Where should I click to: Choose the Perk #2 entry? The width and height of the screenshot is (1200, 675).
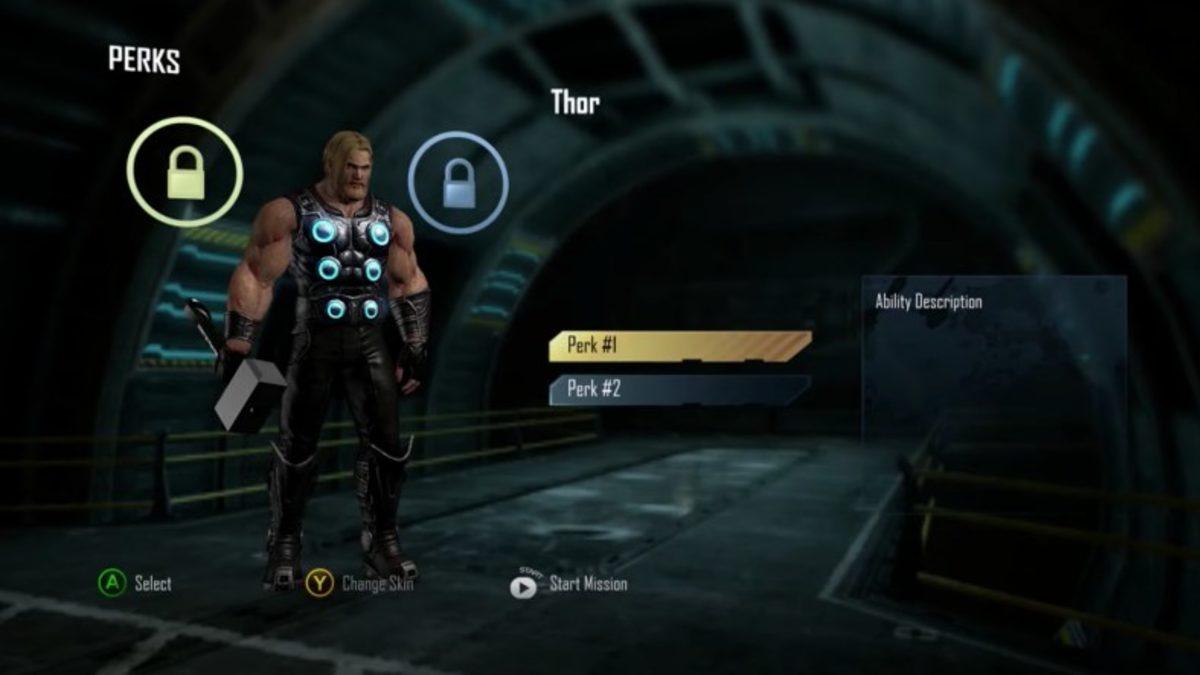click(x=679, y=389)
